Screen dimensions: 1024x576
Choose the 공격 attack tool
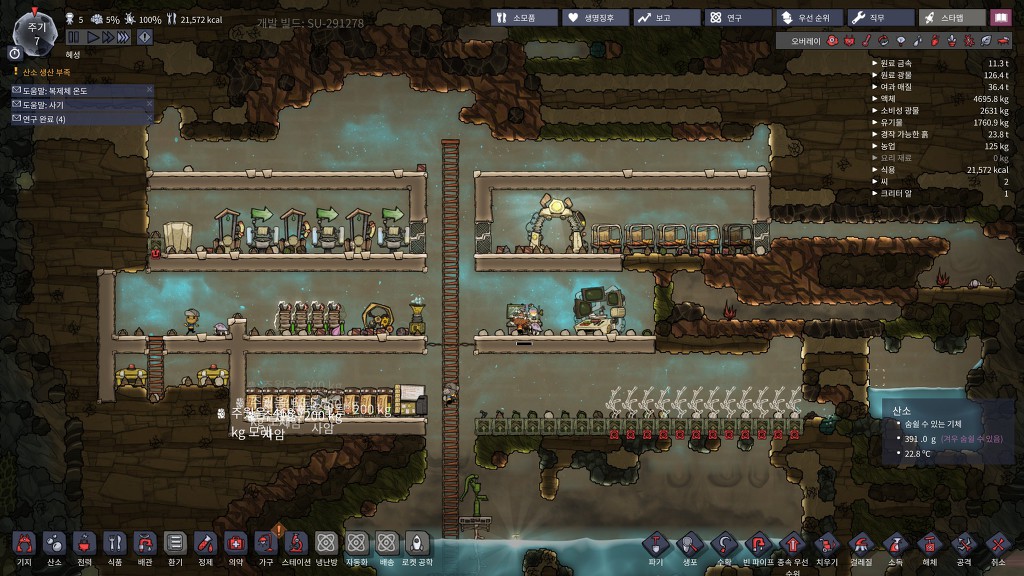click(x=963, y=545)
